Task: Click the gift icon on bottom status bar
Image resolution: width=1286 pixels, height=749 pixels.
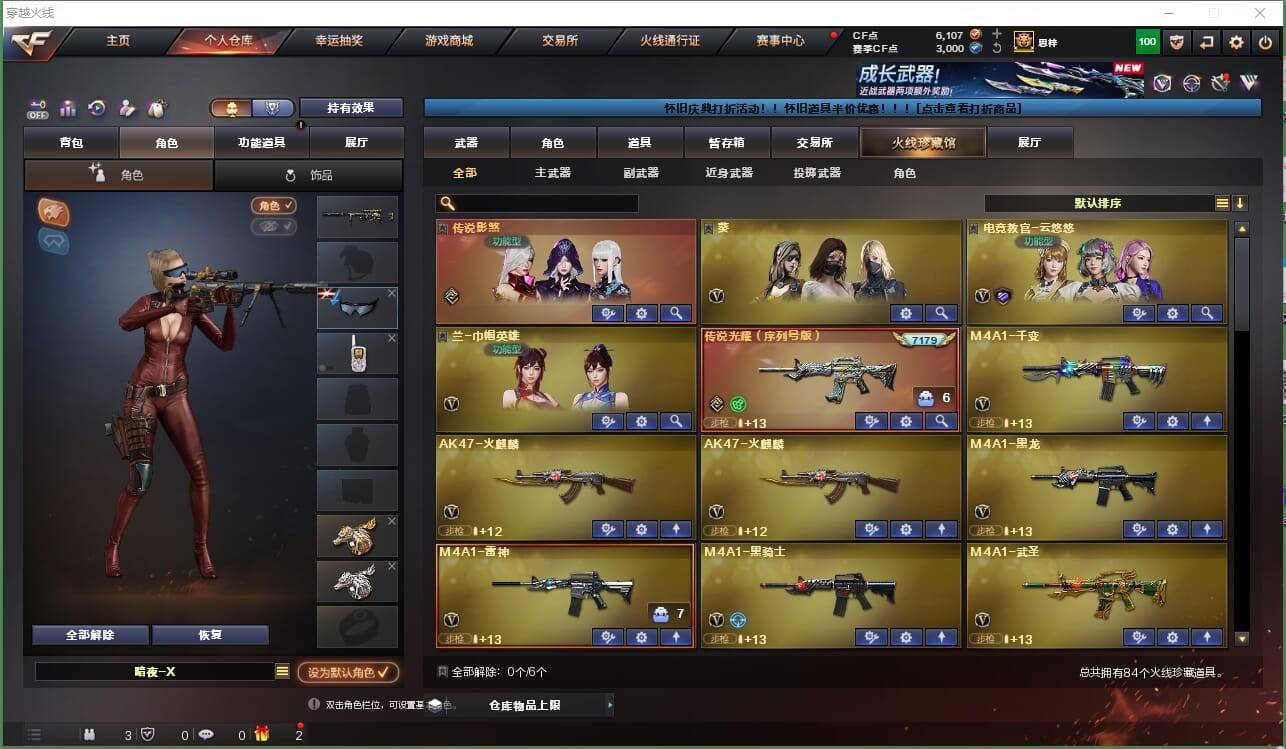Action: pyautogui.click(x=262, y=733)
